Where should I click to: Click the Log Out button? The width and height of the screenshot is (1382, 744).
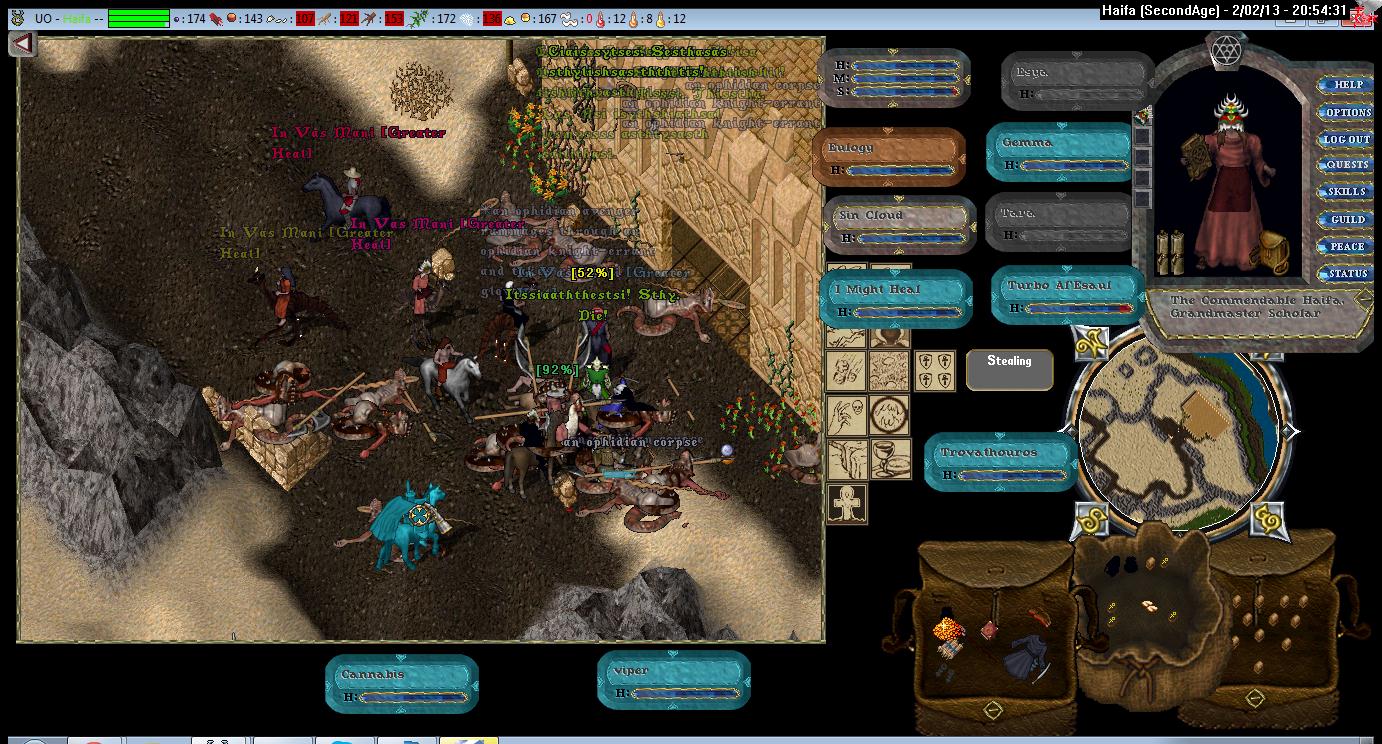(1347, 139)
